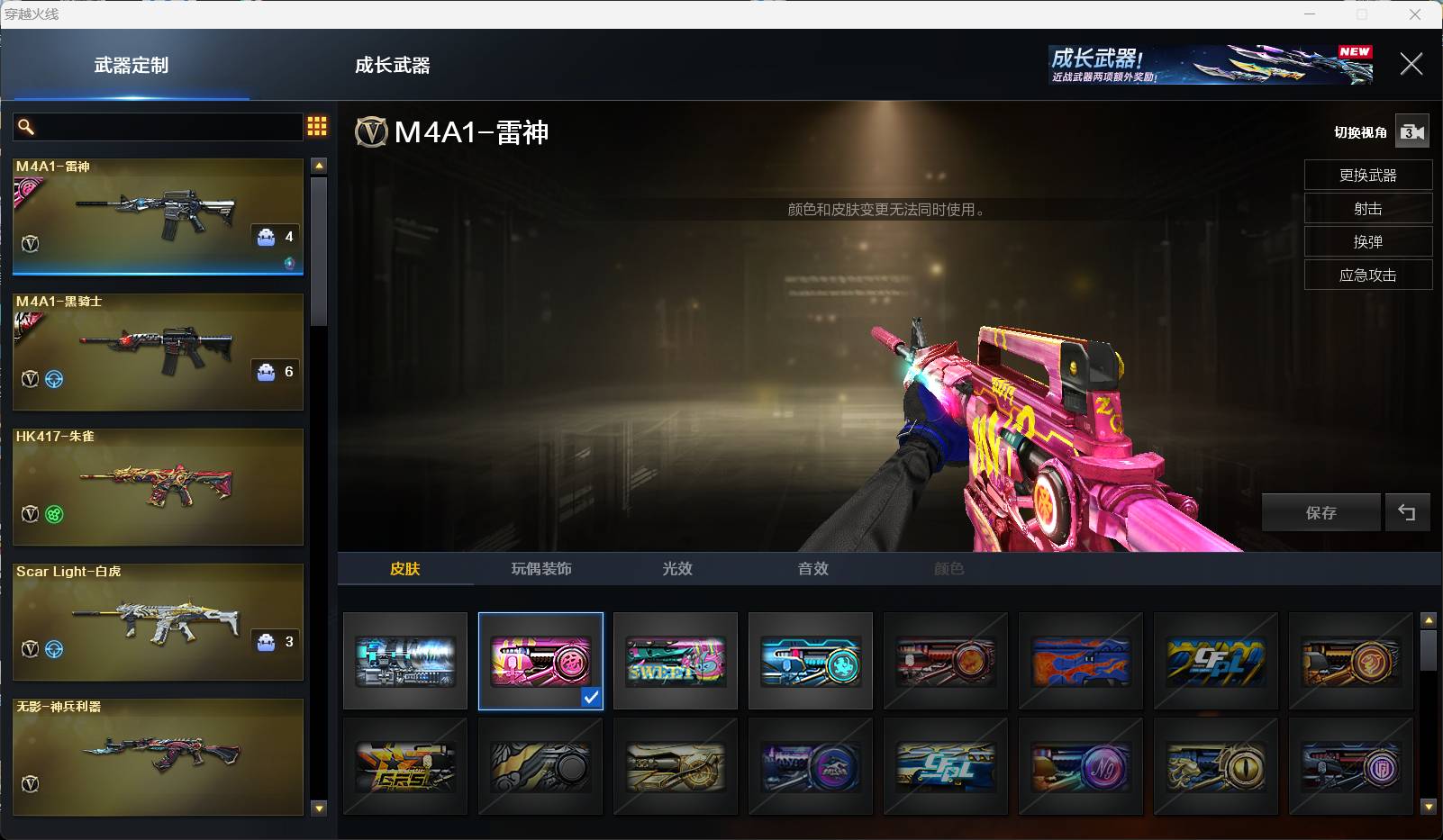Screen dimensions: 1443x840
Task: Close the weapon customization panel
Action: (x=1411, y=64)
